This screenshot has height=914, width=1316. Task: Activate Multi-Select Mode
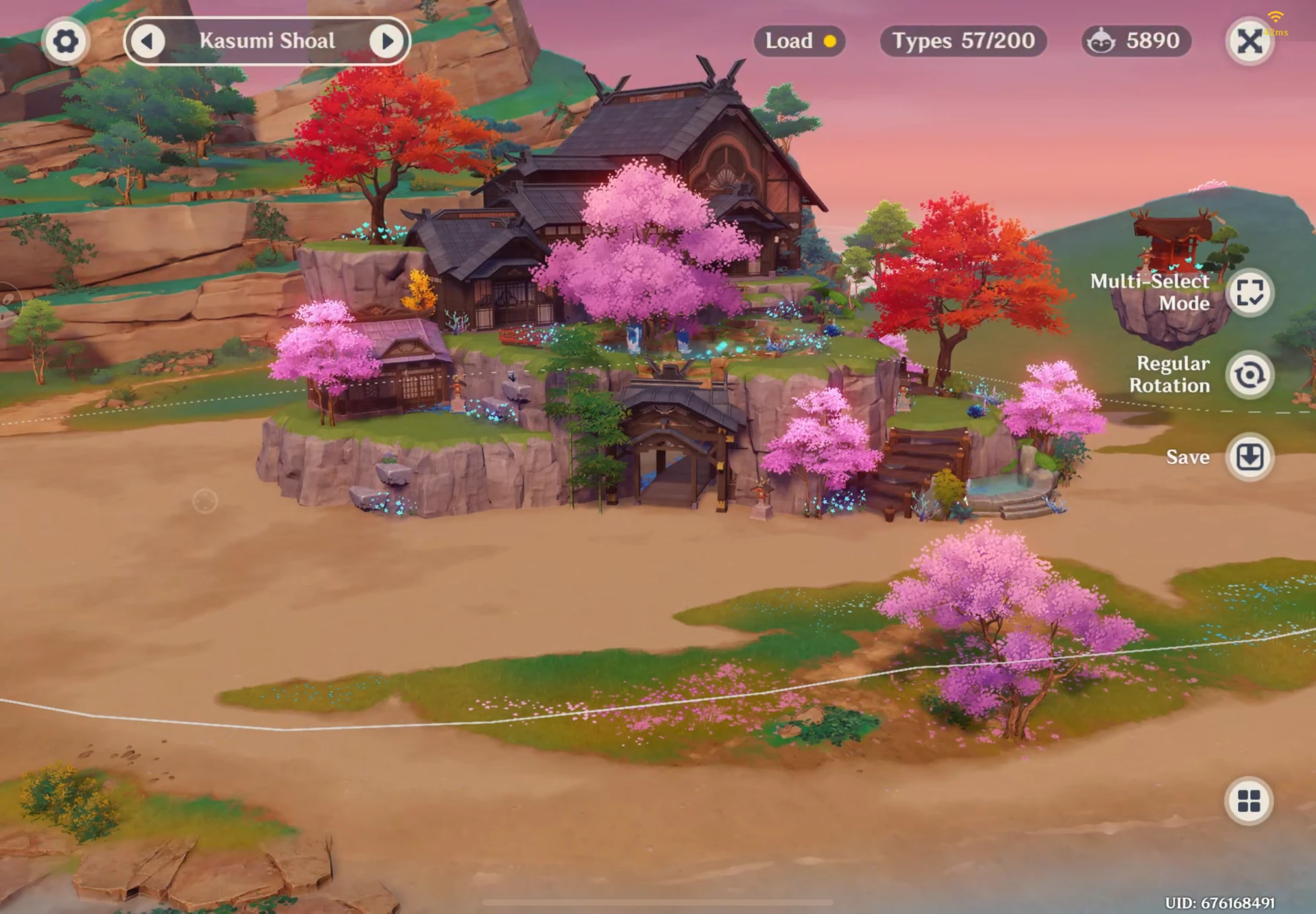click(x=1250, y=293)
